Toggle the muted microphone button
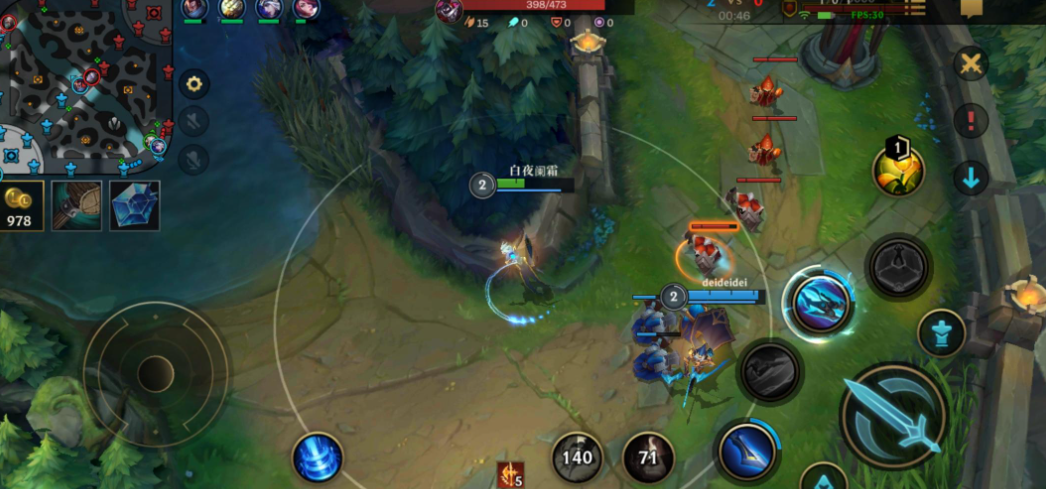The width and height of the screenshot is (1046, 489). coord(194,158)
